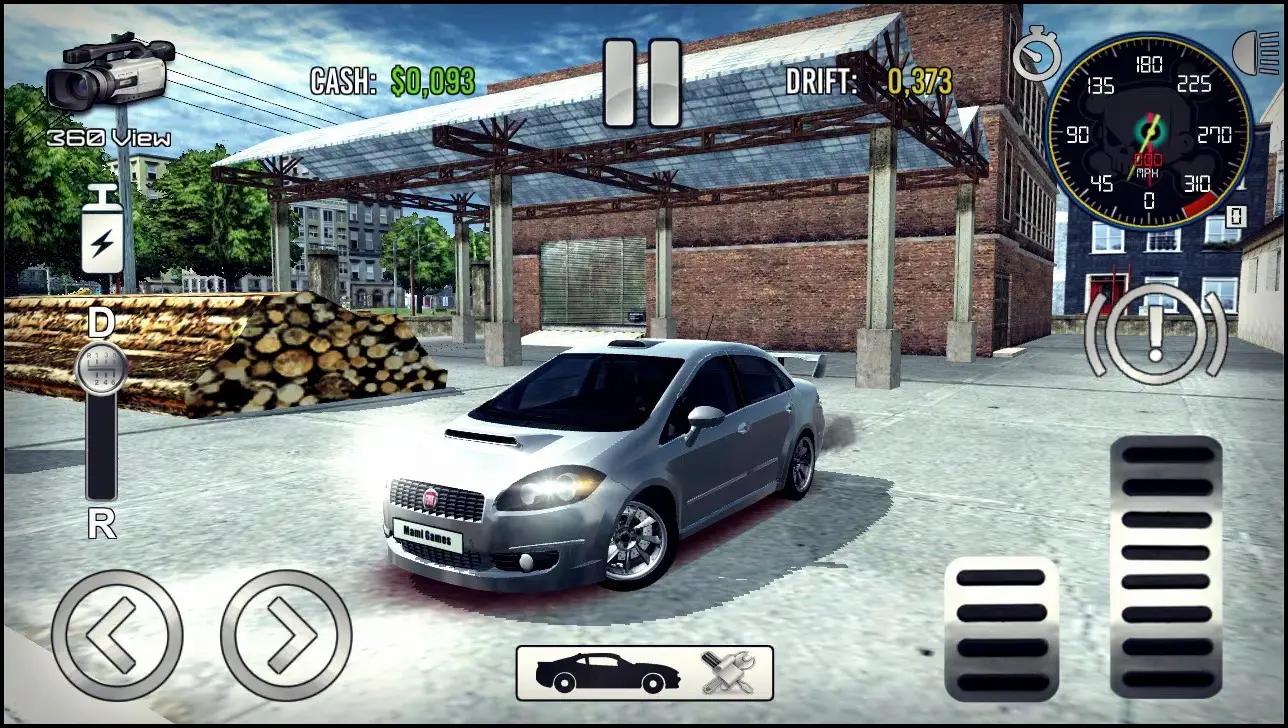Steer right with the right arrow
Image resolution: width=1288 pixels, height=728 pixels.
coord(286,635)
